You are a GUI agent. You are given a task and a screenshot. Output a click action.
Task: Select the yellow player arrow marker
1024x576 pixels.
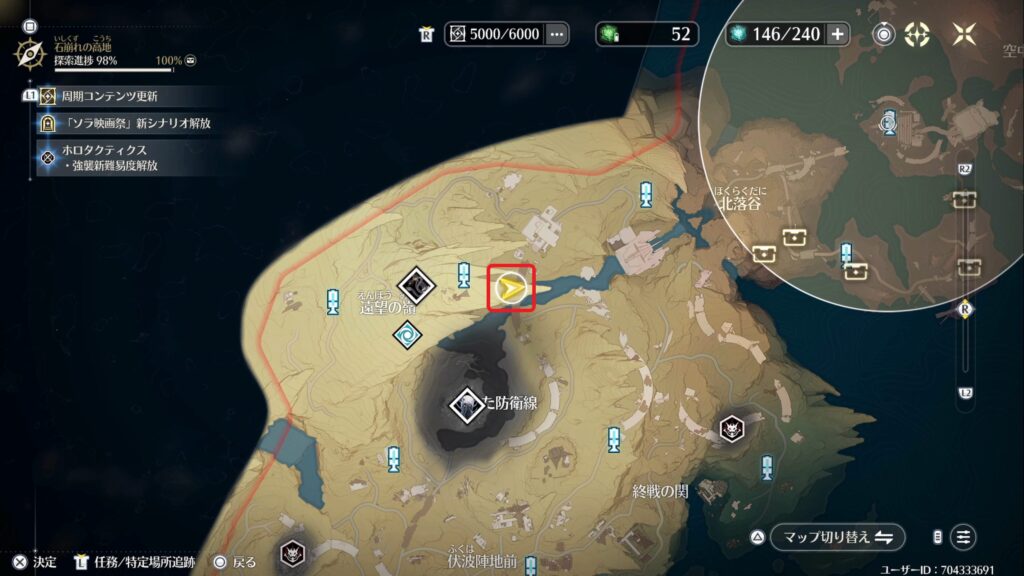coord(511,290)
